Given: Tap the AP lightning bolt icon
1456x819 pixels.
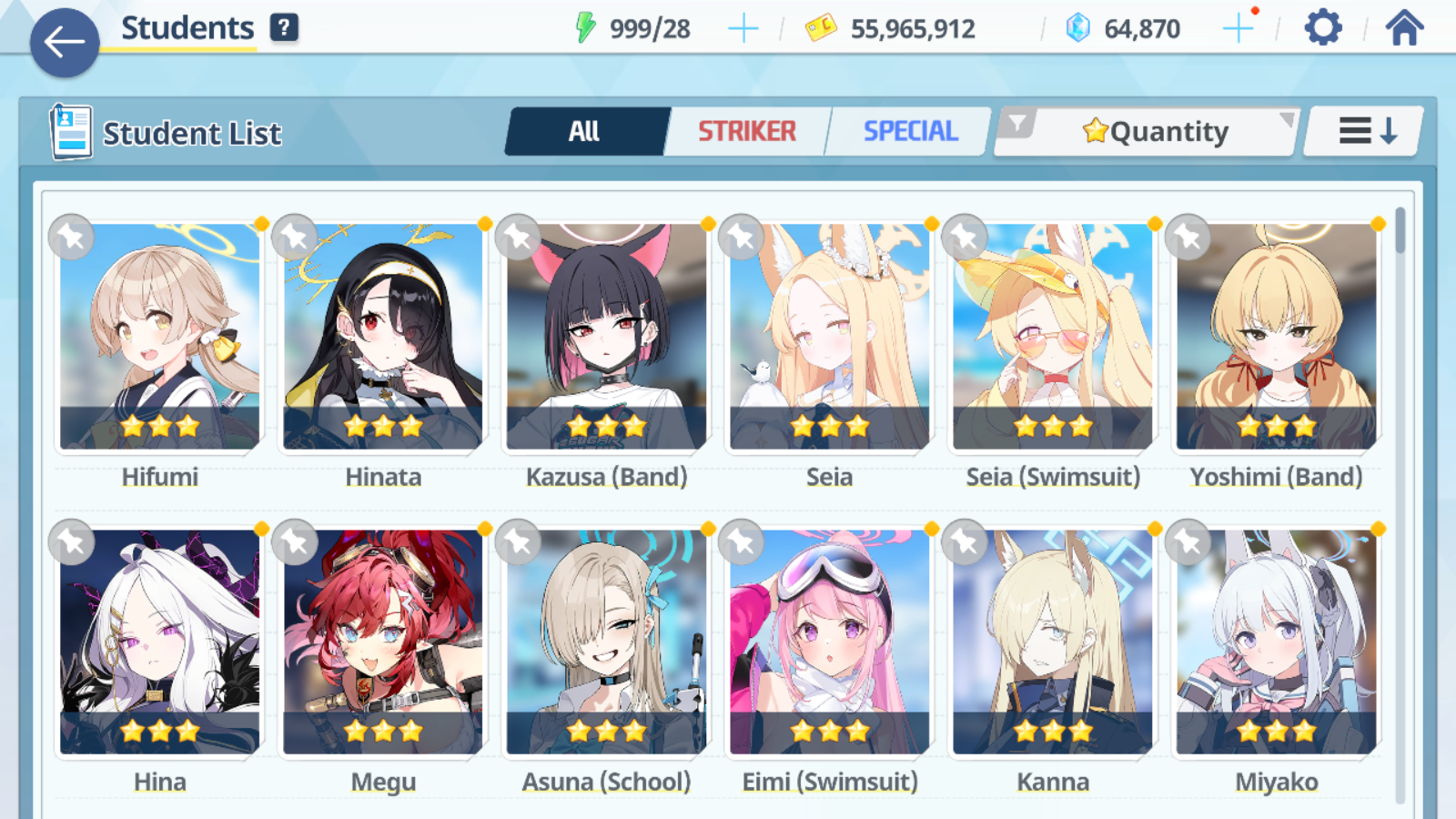Looking at the screenshot, I should click(x=588, y=26).
